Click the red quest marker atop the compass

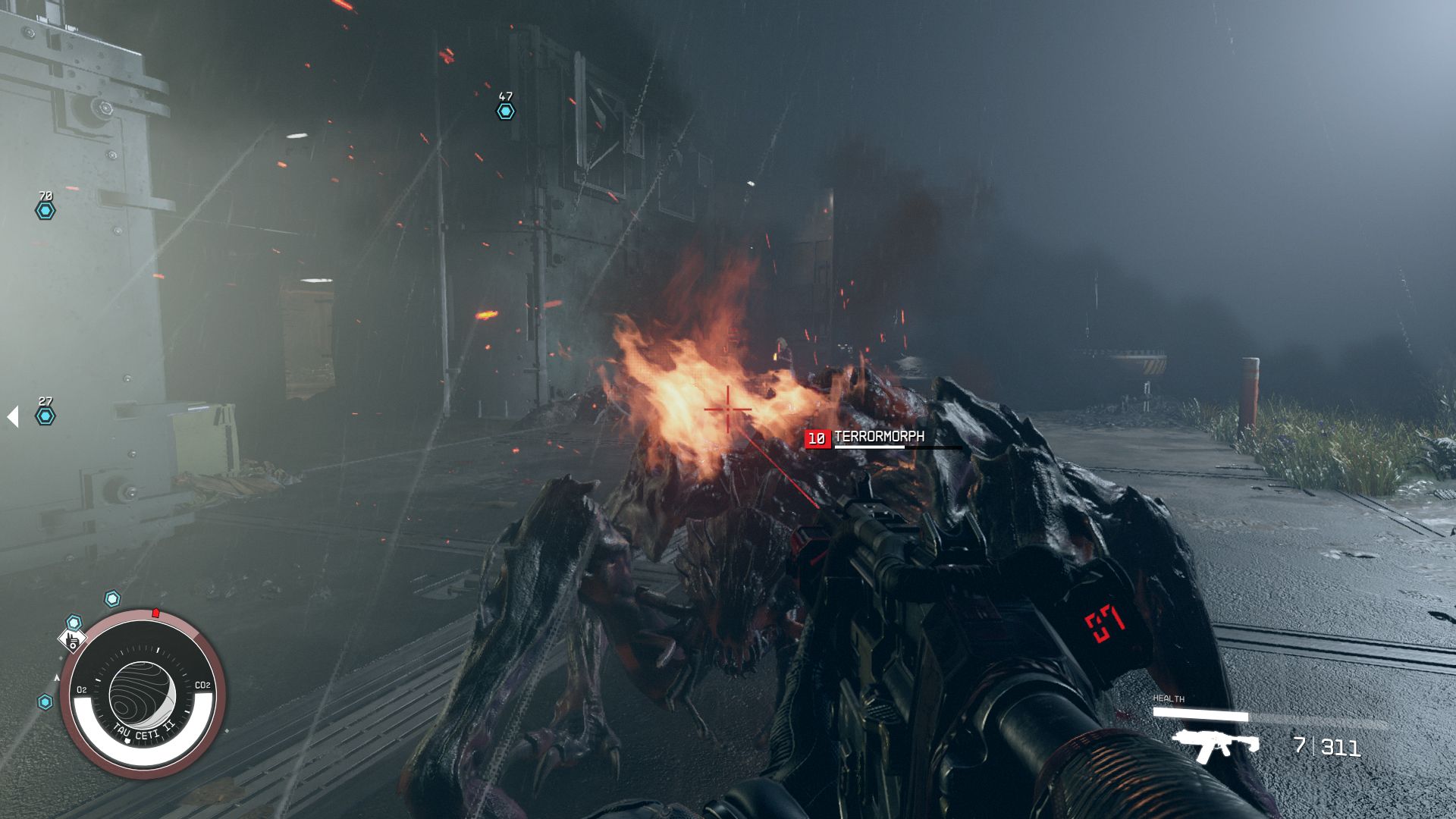pos(156,612)
